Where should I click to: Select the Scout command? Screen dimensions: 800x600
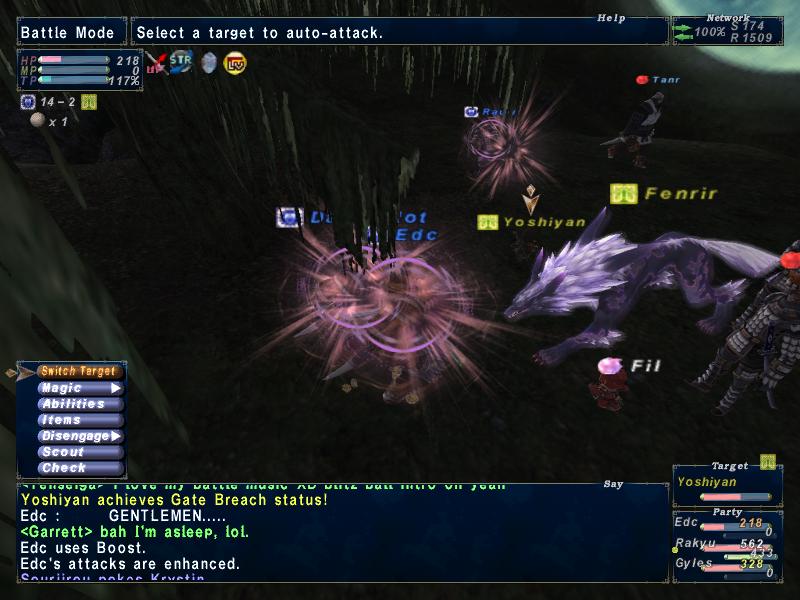point(79,452)
